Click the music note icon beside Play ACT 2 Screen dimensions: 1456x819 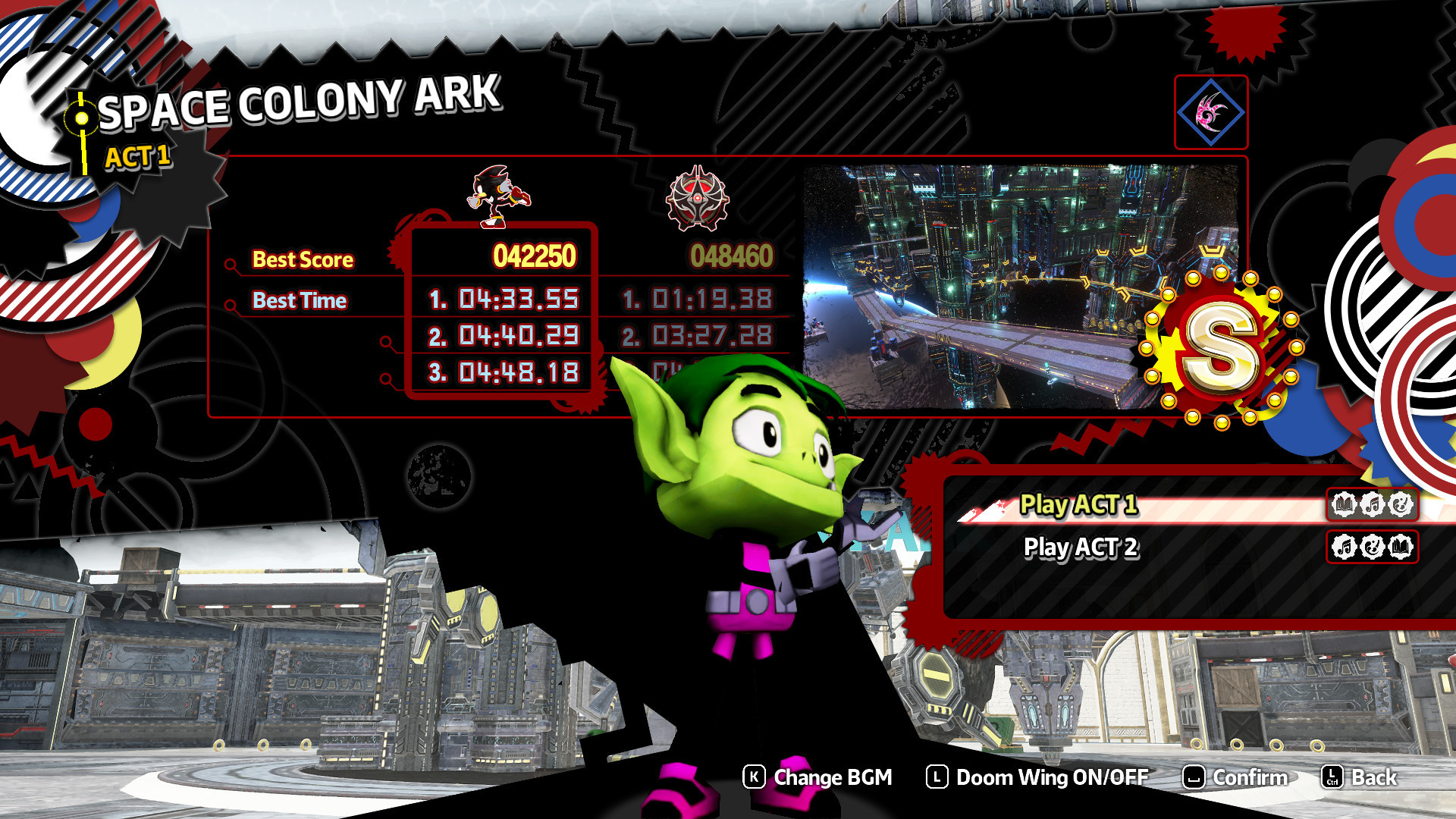[1344, 548]
